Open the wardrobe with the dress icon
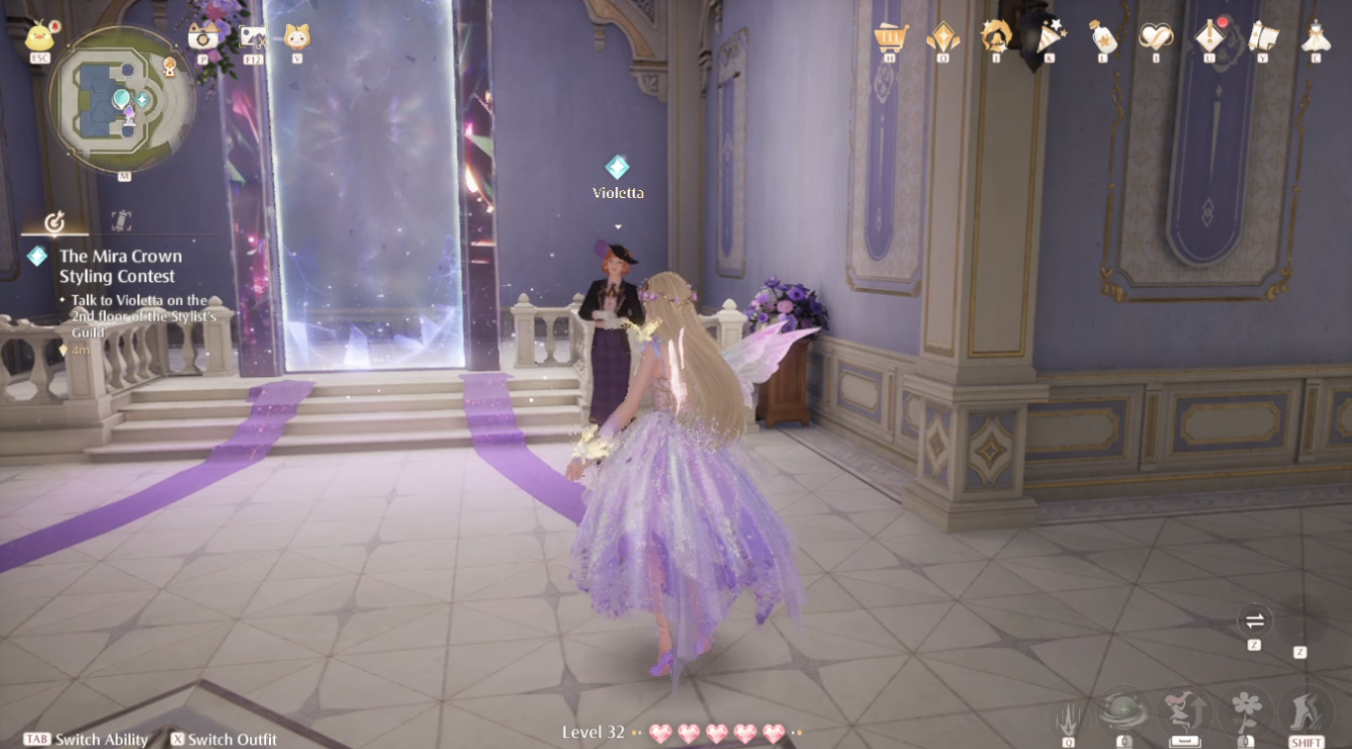This screenshot has width=1352, height=749. [1314, 38]
